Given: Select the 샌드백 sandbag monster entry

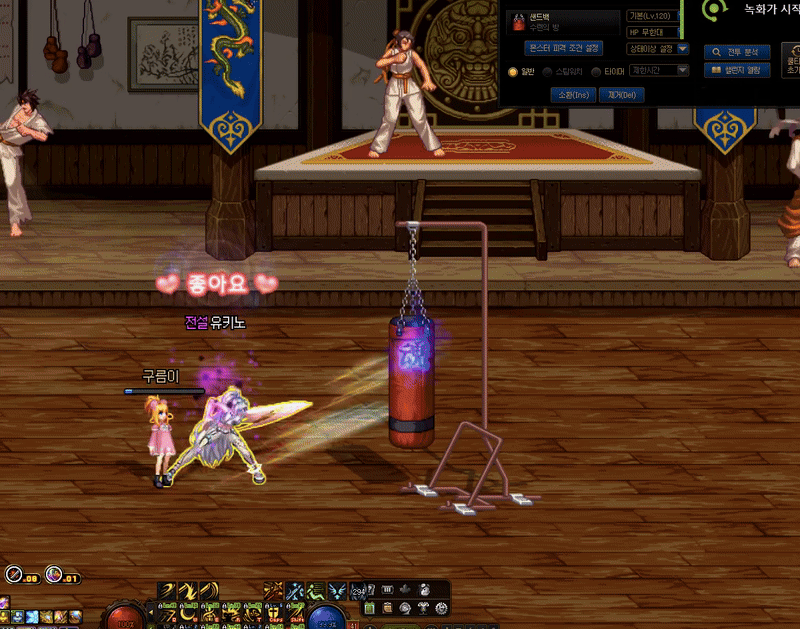Looking at the screenshot, I should 562,21.
